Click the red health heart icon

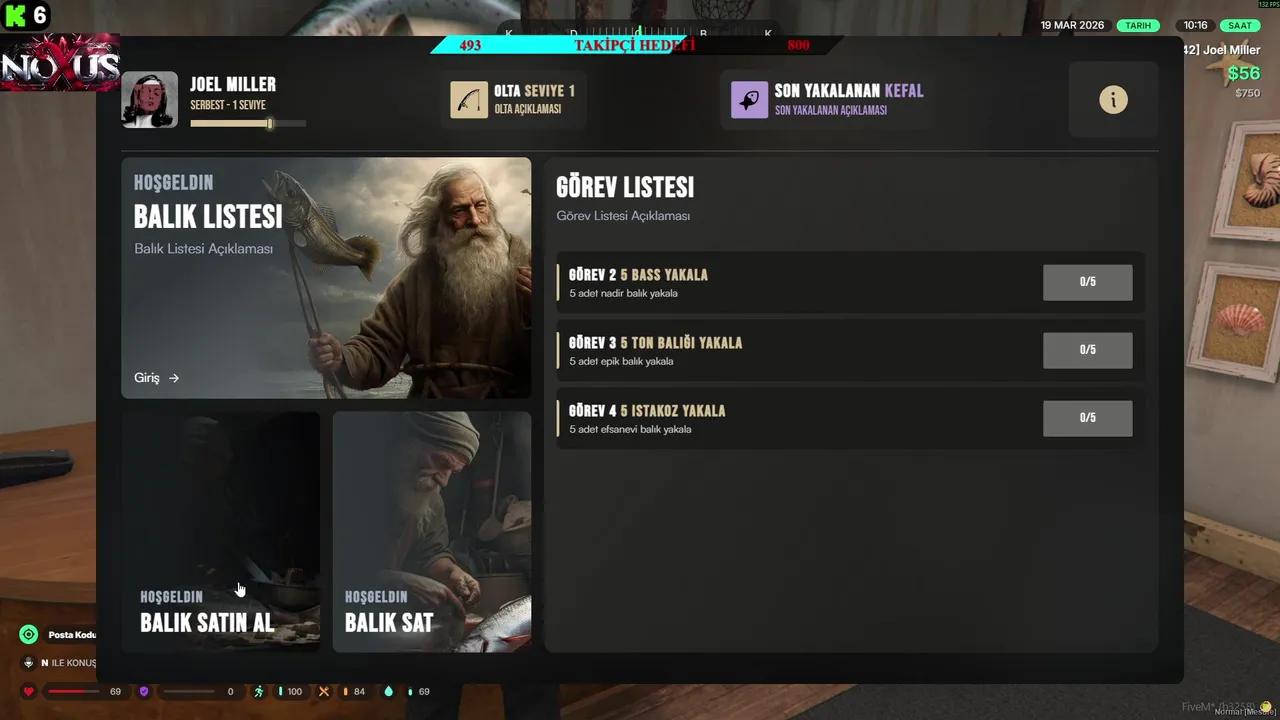[x=28, y=690]
